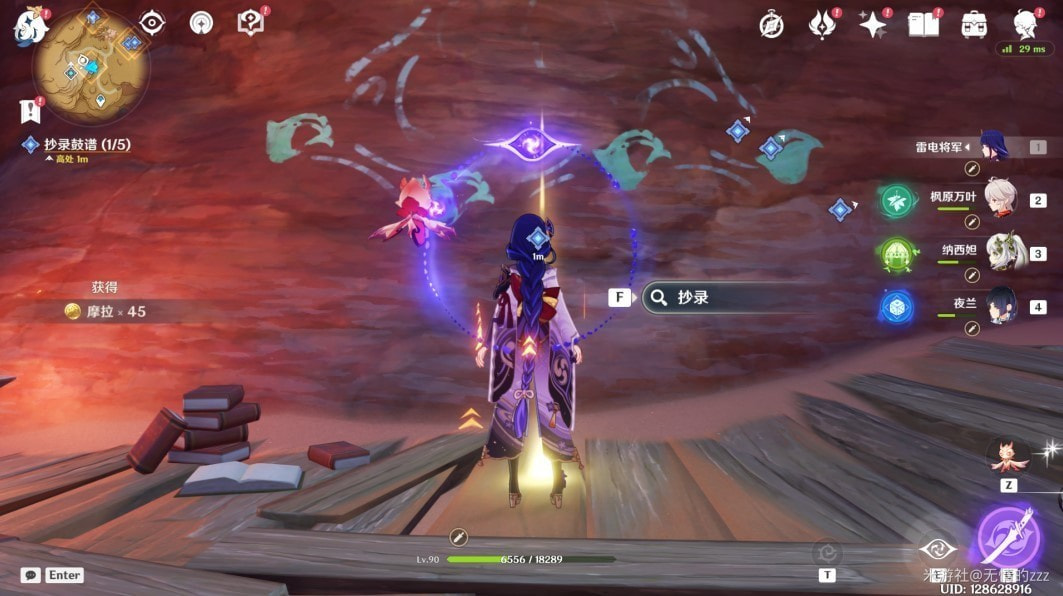
Task: Open the quest bookmark icon below the minimap
Action: pos(28,111)
